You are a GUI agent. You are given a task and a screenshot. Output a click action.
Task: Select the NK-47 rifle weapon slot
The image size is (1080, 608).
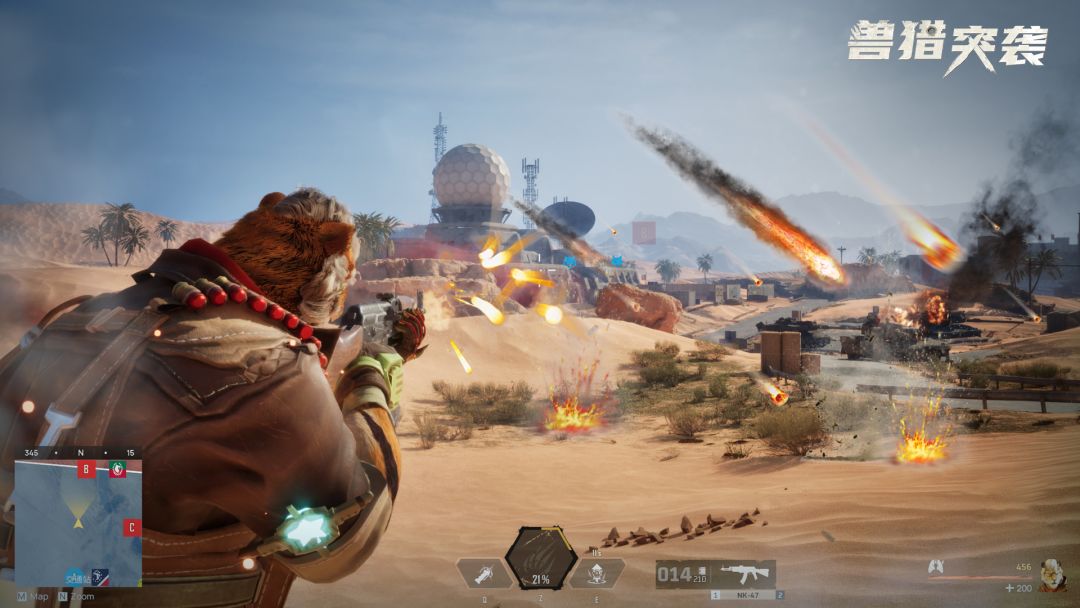[740, 574]
